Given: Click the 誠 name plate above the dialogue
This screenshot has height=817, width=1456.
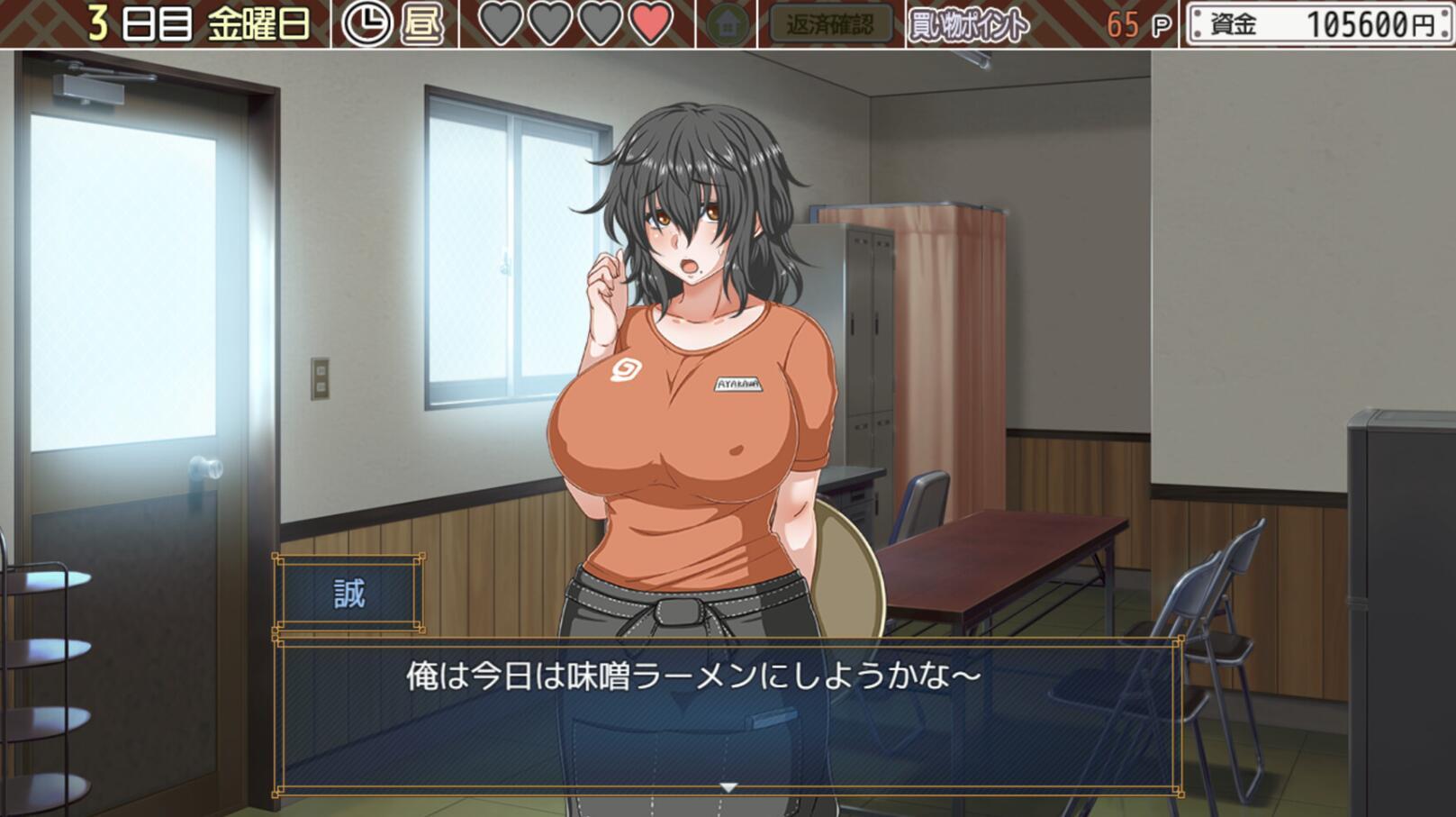Looking at the screenshot, I should pyautogui.click(x=349, y=591).
